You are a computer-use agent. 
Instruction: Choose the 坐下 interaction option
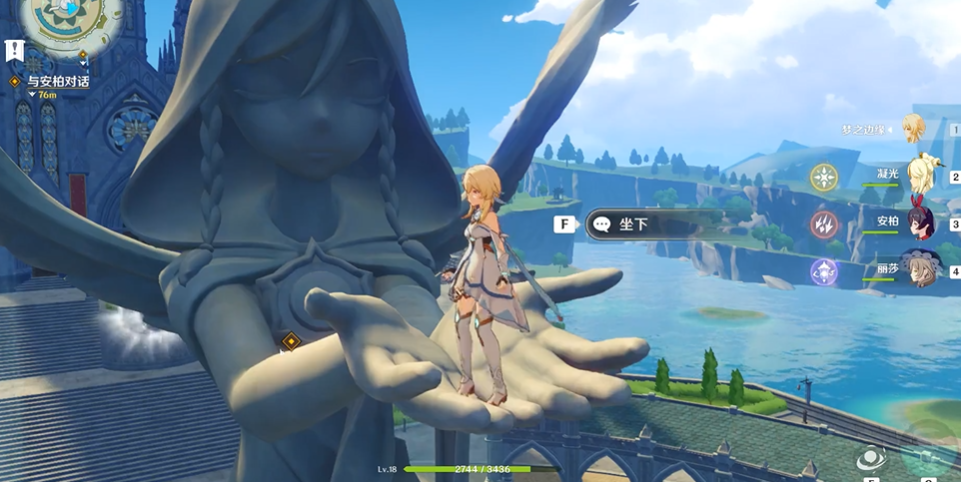click(x=634, y=224)
